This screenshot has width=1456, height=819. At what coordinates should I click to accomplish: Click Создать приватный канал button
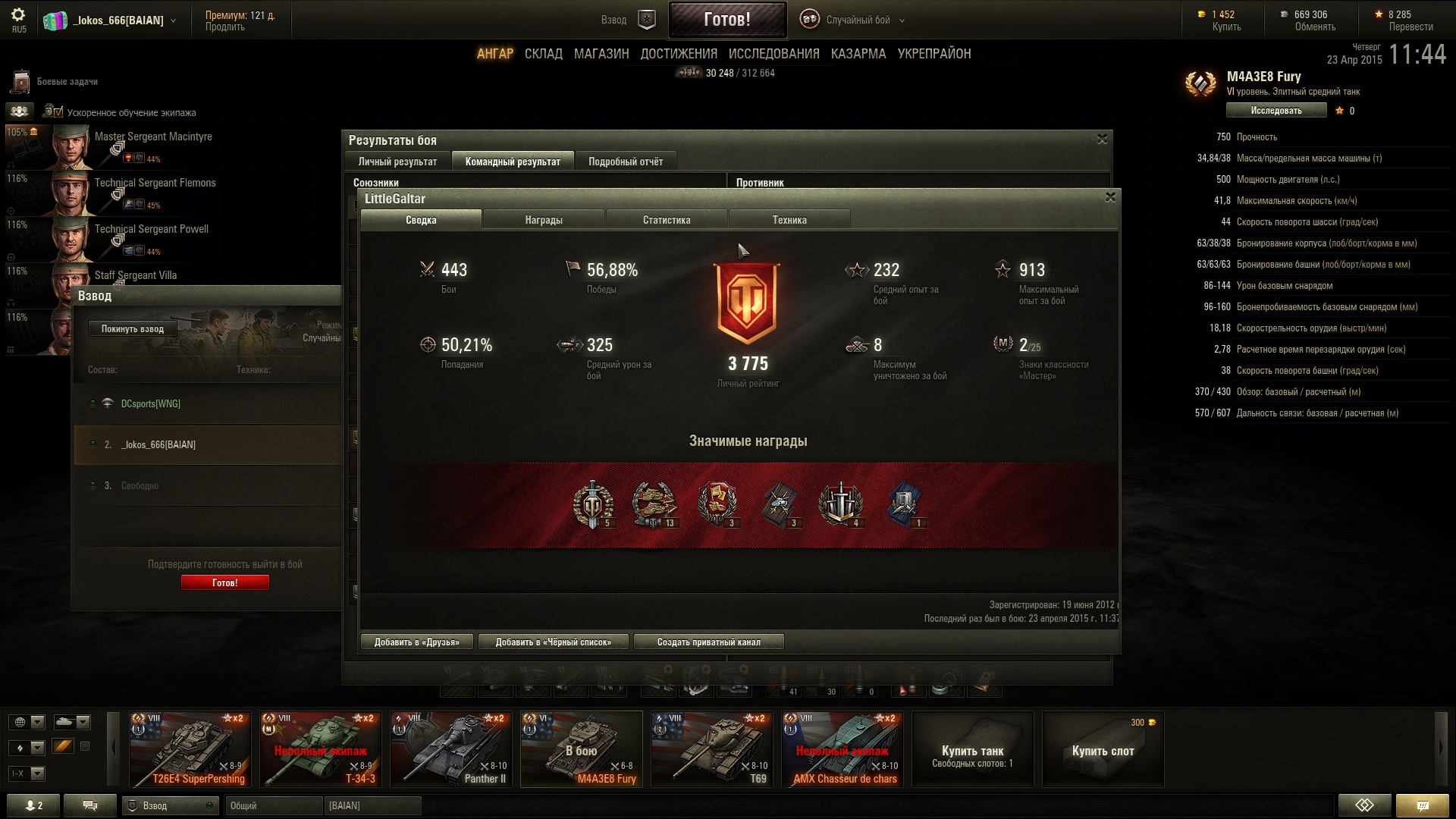708,642
